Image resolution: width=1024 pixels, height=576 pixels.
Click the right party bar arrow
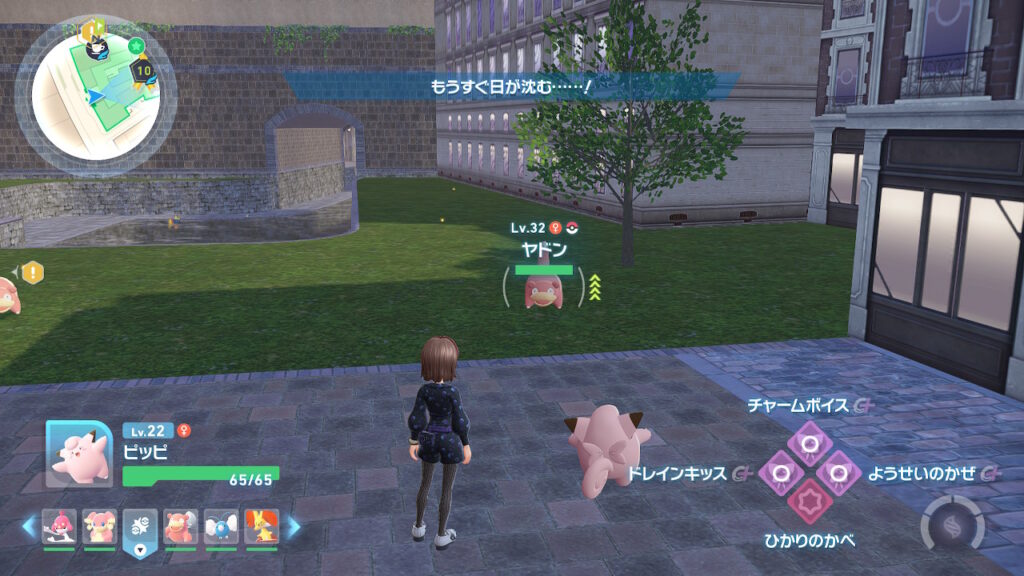pos(293,526)
